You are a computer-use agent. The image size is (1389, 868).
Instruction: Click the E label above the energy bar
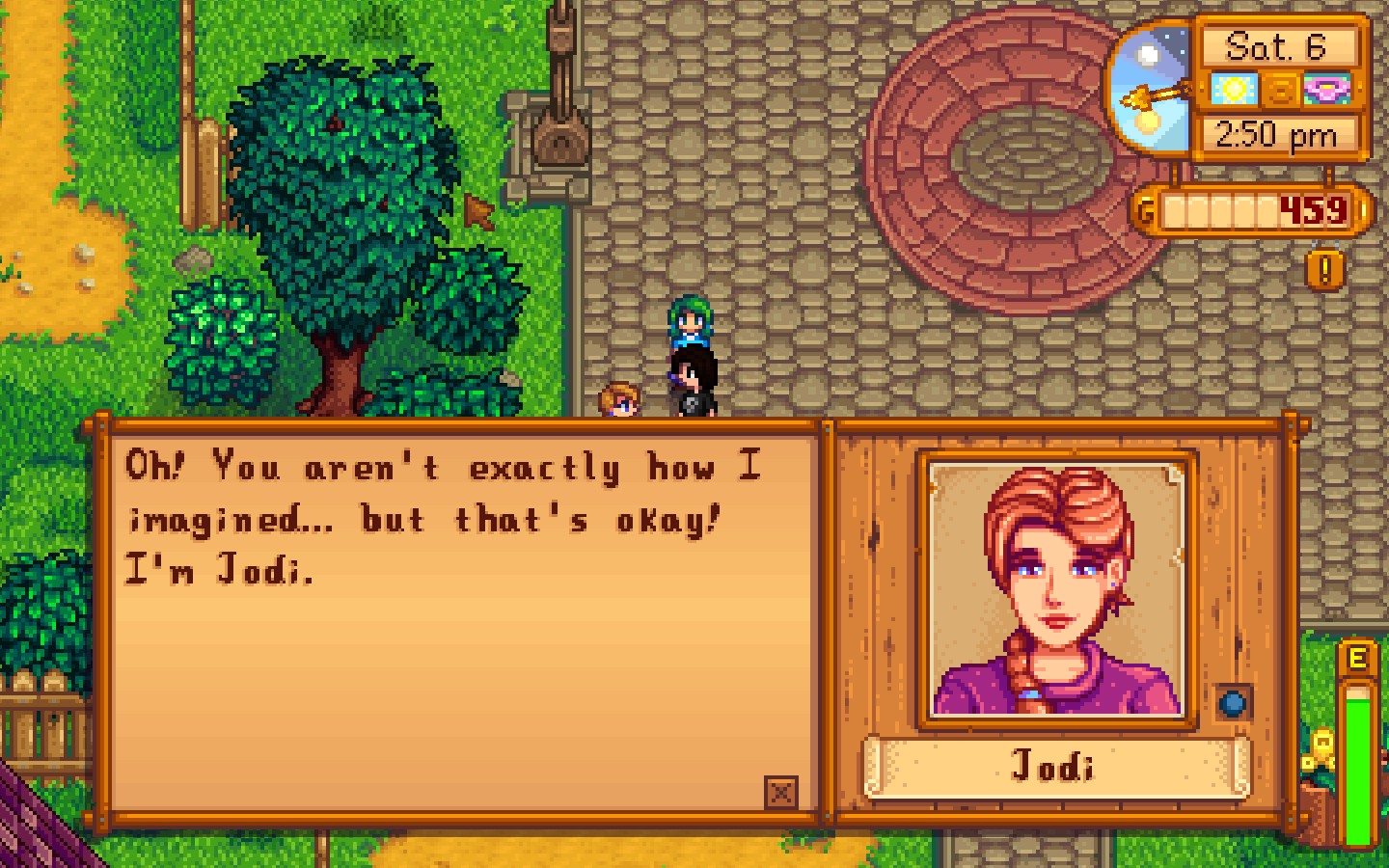point(1358,656)
